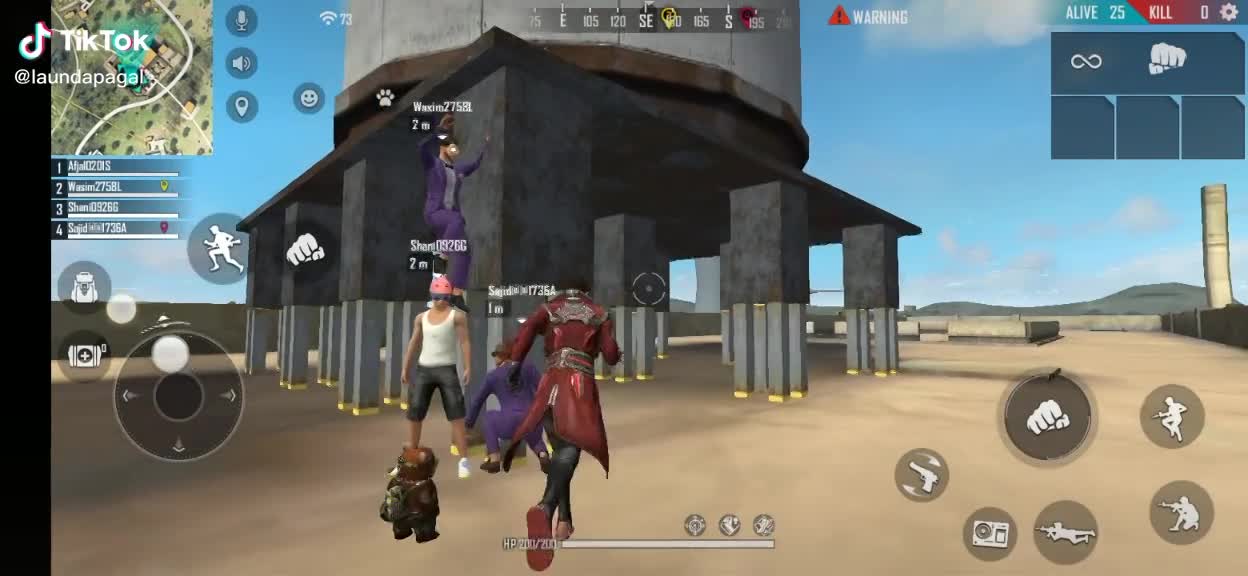Select teammate Shani0926G in the squad list
The image size is (1248, 576).
(x=115, y=208)
